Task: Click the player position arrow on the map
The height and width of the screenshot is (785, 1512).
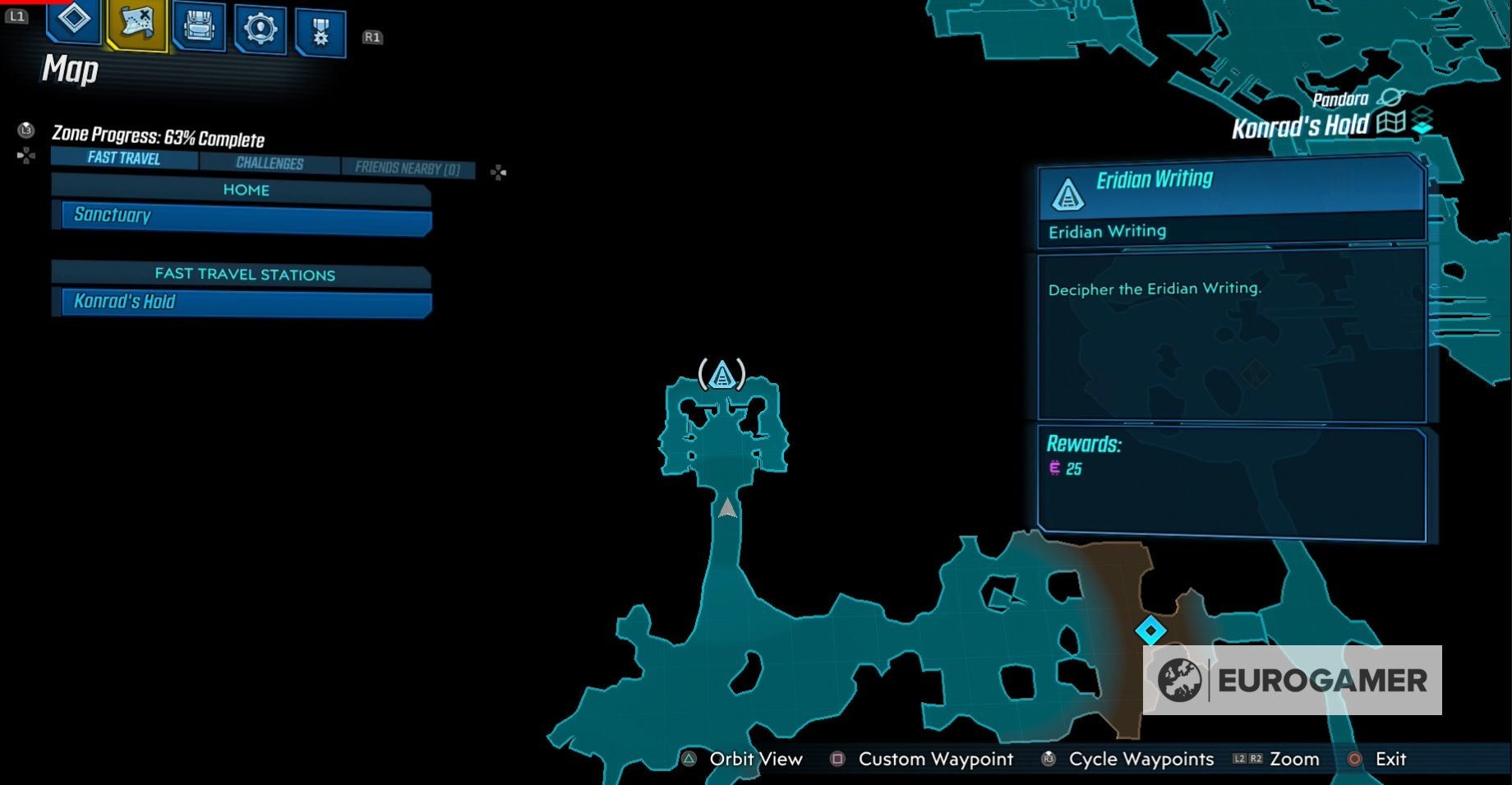Action: [x=727, y=510]
